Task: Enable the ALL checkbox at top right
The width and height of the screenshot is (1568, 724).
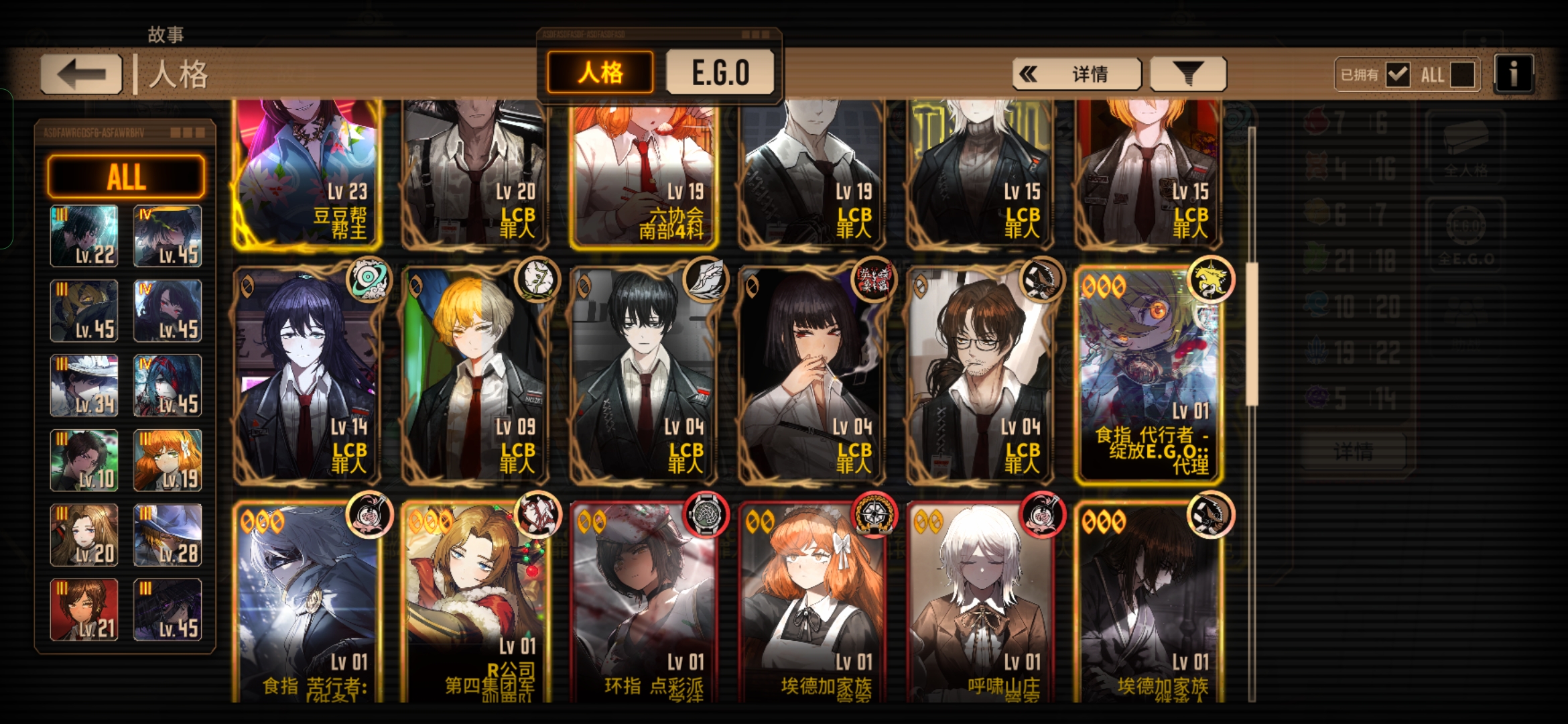Action: (x=1464, y=74)
